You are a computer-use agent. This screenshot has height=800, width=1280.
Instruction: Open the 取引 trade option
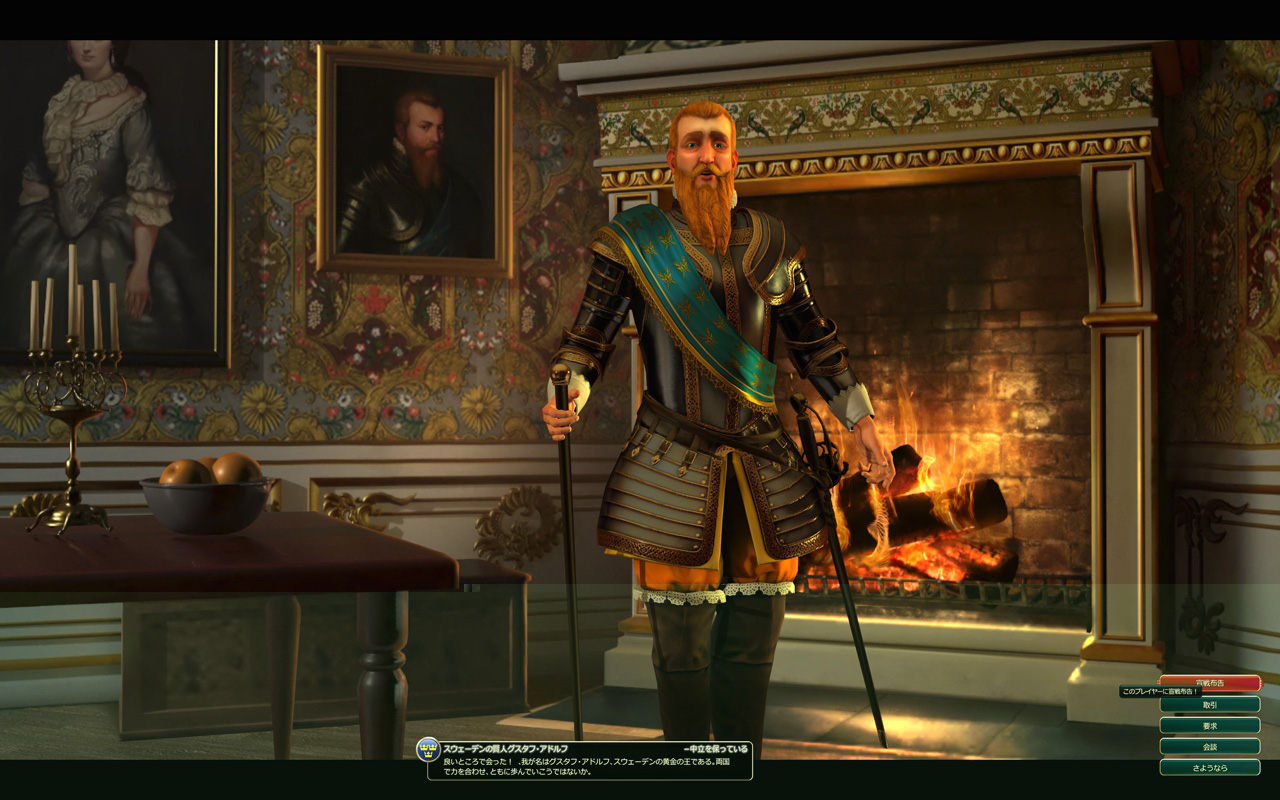[1209, 704]
